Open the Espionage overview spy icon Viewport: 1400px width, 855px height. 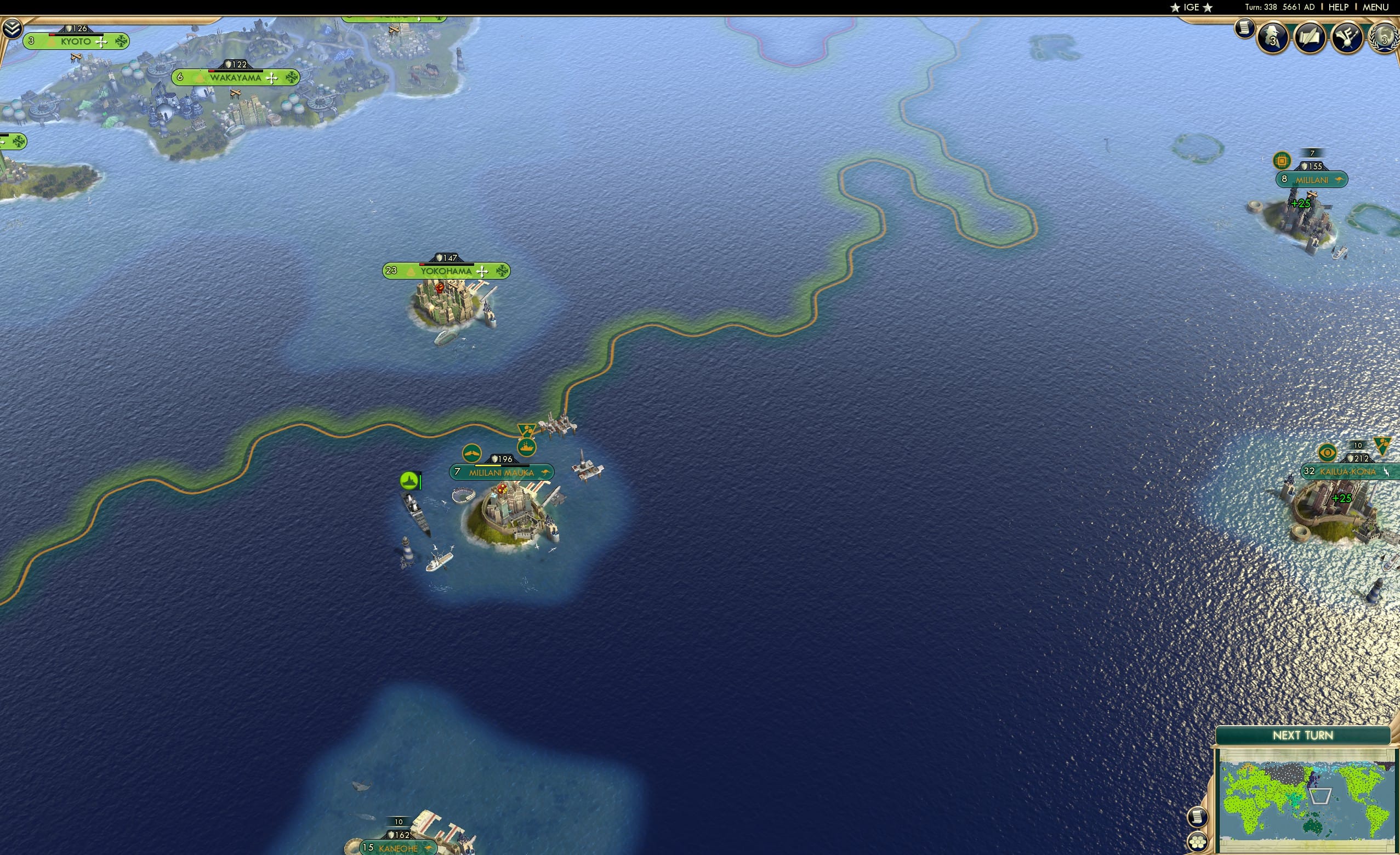tap(1272, 38)
